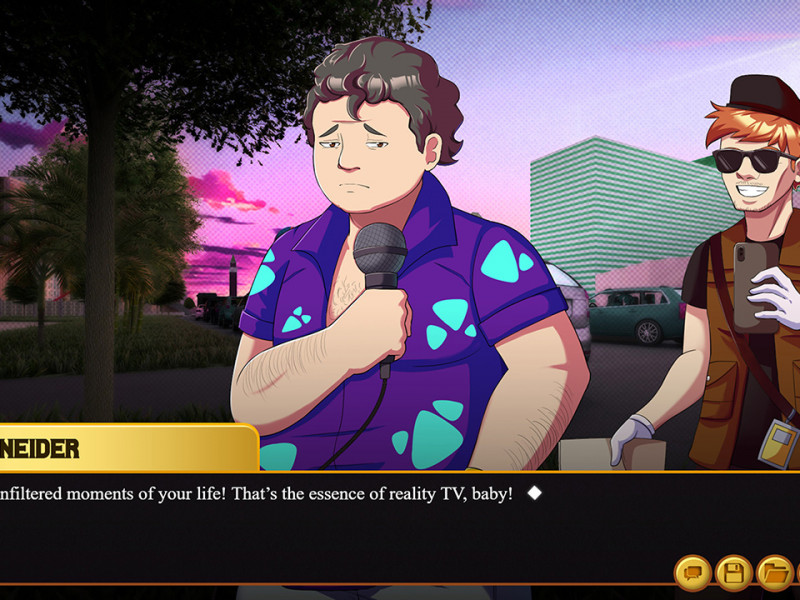This screenshot has width=800, height=600.
Task: Save the game with the floppy disk button
Action: (x=734, y=573)
